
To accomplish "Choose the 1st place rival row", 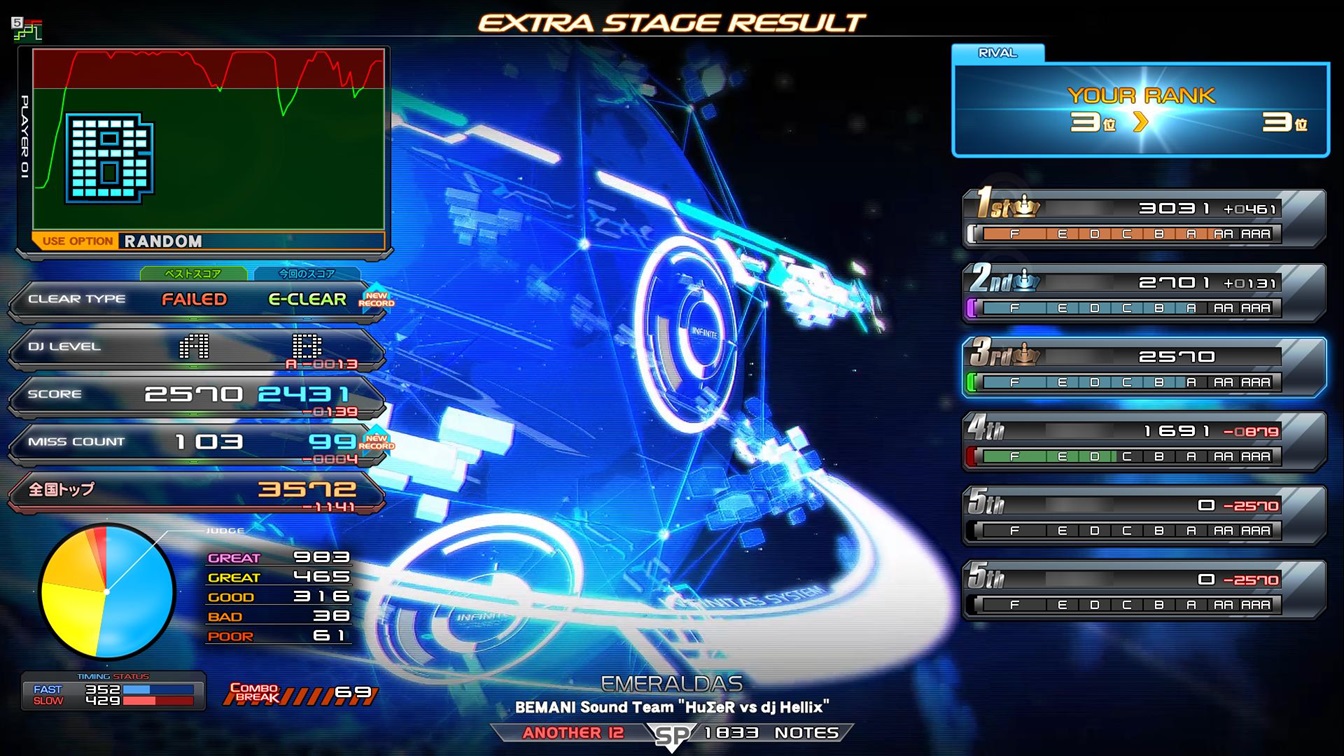I will pos(1144,220).
